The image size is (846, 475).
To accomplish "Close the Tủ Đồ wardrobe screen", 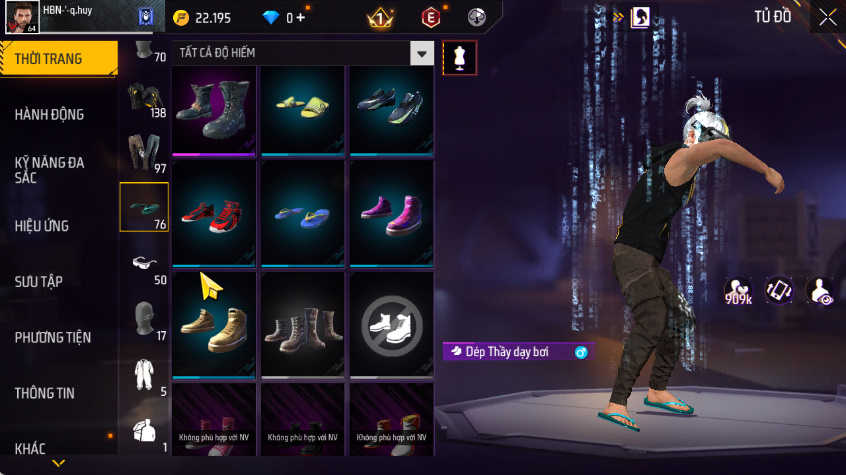I will (x=828, y=17).
